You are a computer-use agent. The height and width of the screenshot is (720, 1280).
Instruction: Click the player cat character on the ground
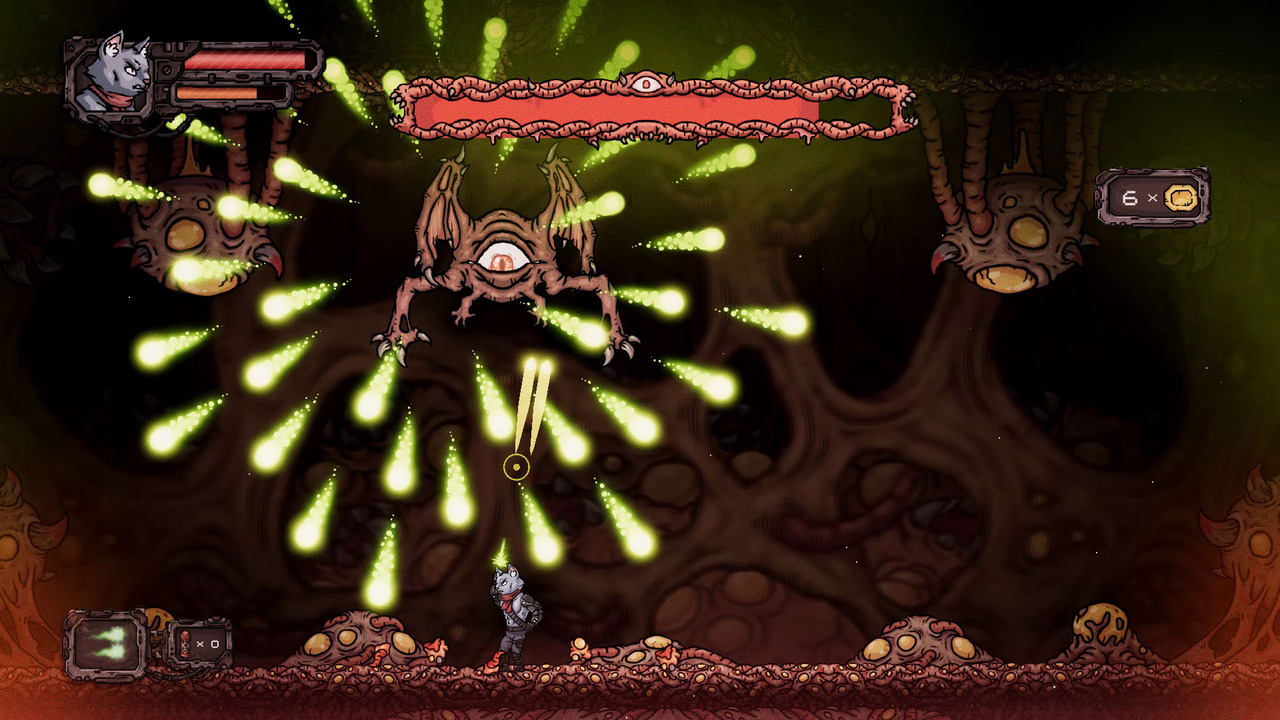coord(513,615)
